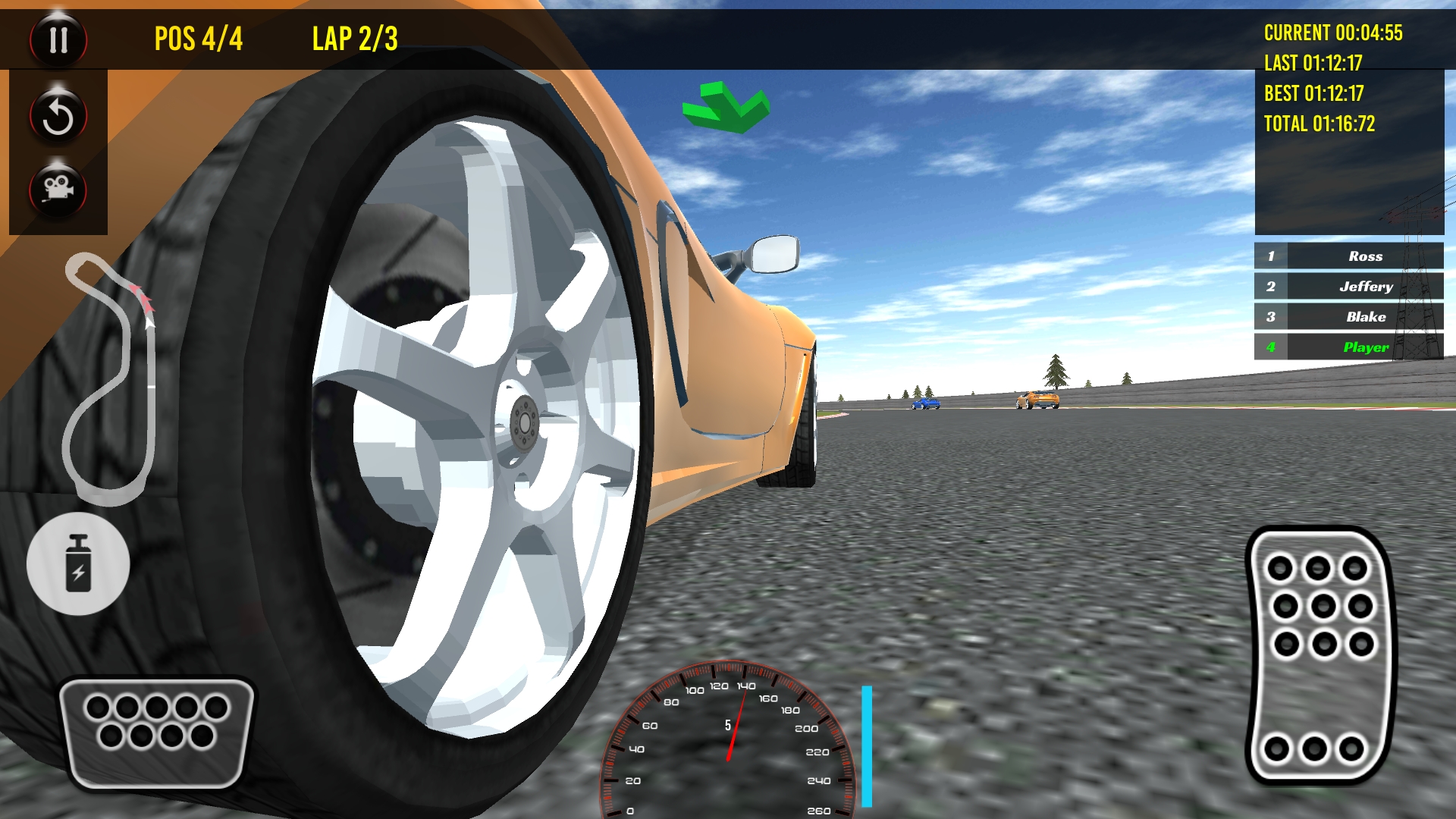
Task: Click the LAP 2/3 indicator
Action: (x=353, y=36)
